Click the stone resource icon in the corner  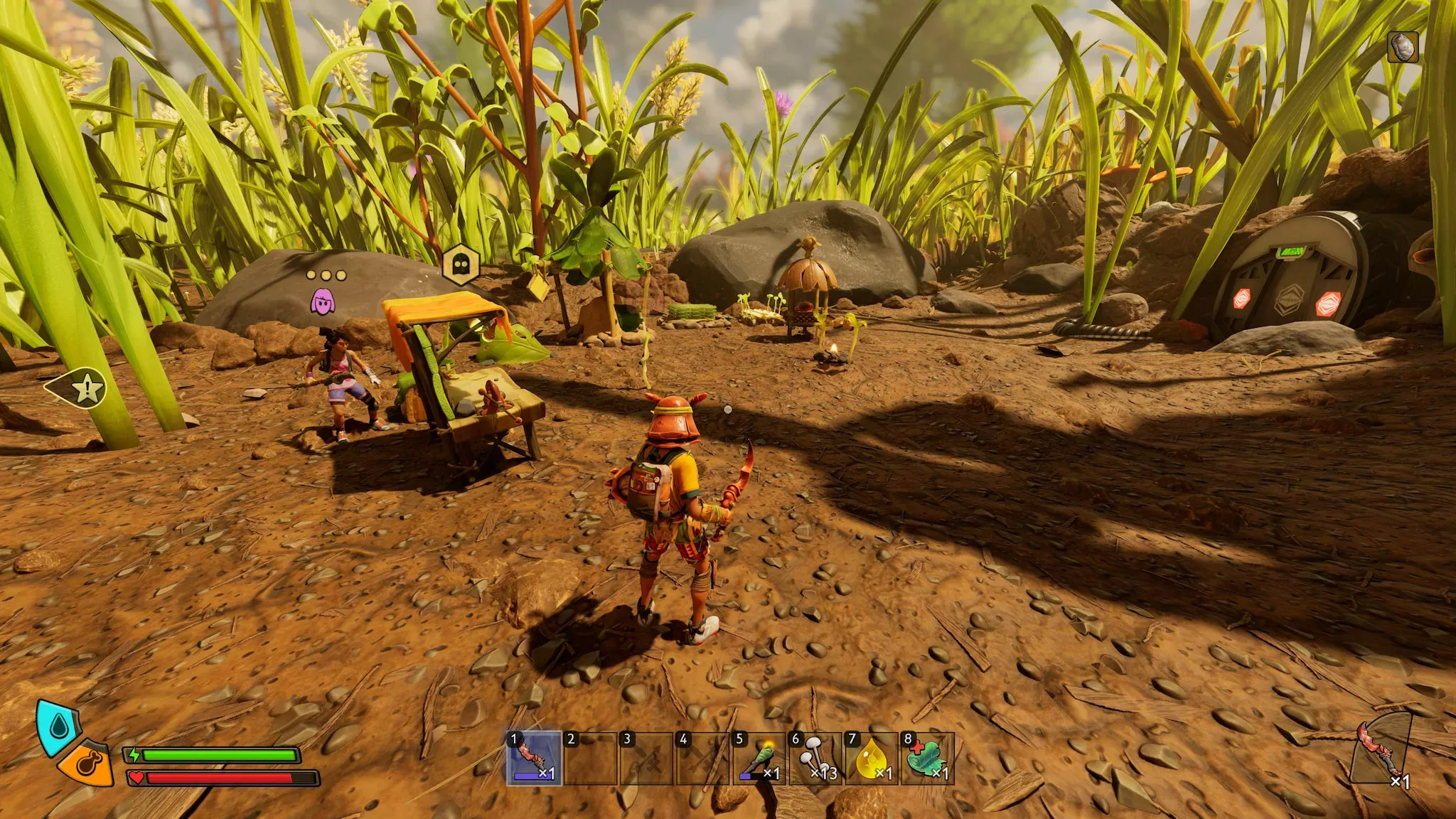(x=1403, y=47)
